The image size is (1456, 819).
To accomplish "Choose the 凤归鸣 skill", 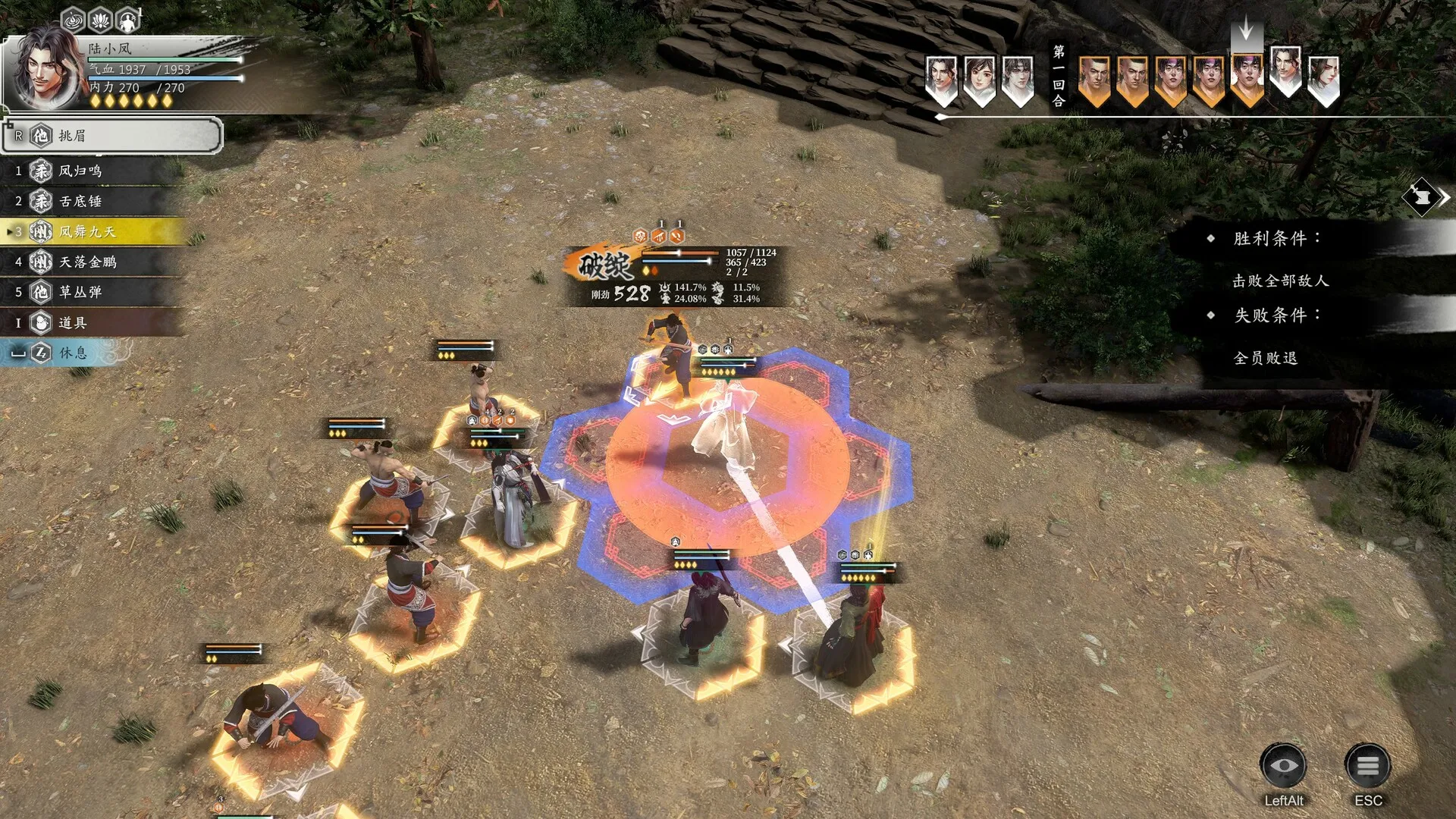I will (x=91, y=171).
